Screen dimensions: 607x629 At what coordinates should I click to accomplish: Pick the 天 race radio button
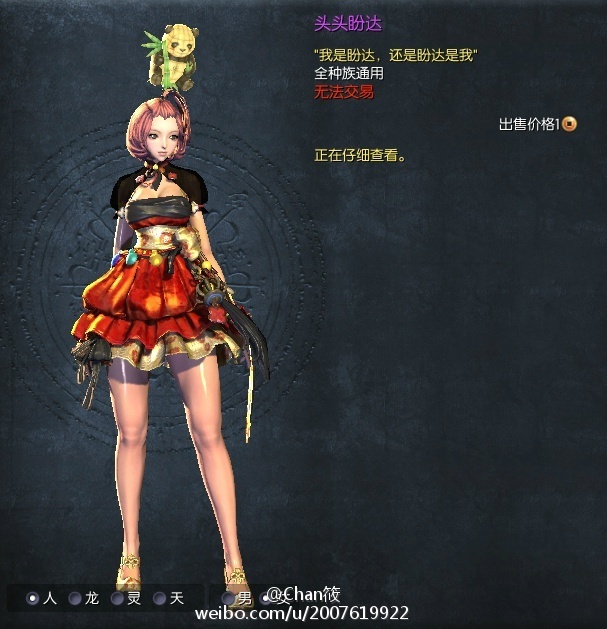pos(159,598)
